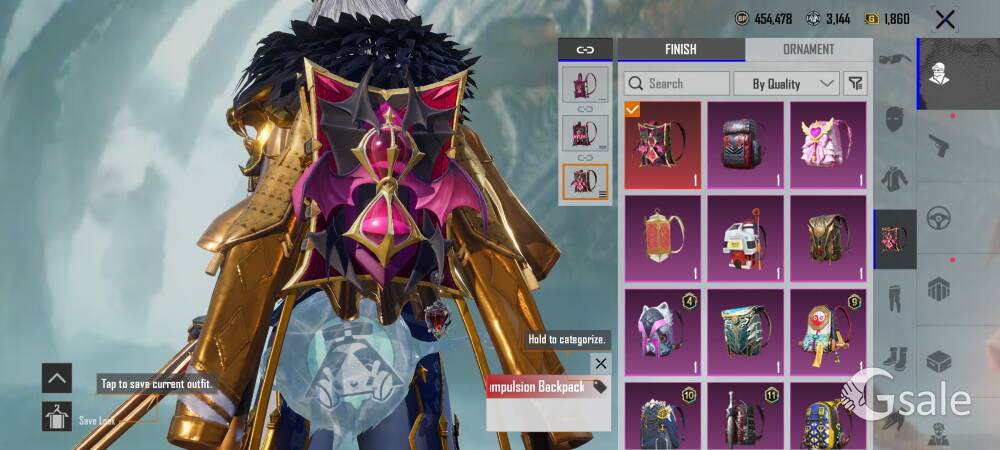Save the current outfit with hanger icon
The height and width of the screenshot is (450, 1000).
click(56, 416)
